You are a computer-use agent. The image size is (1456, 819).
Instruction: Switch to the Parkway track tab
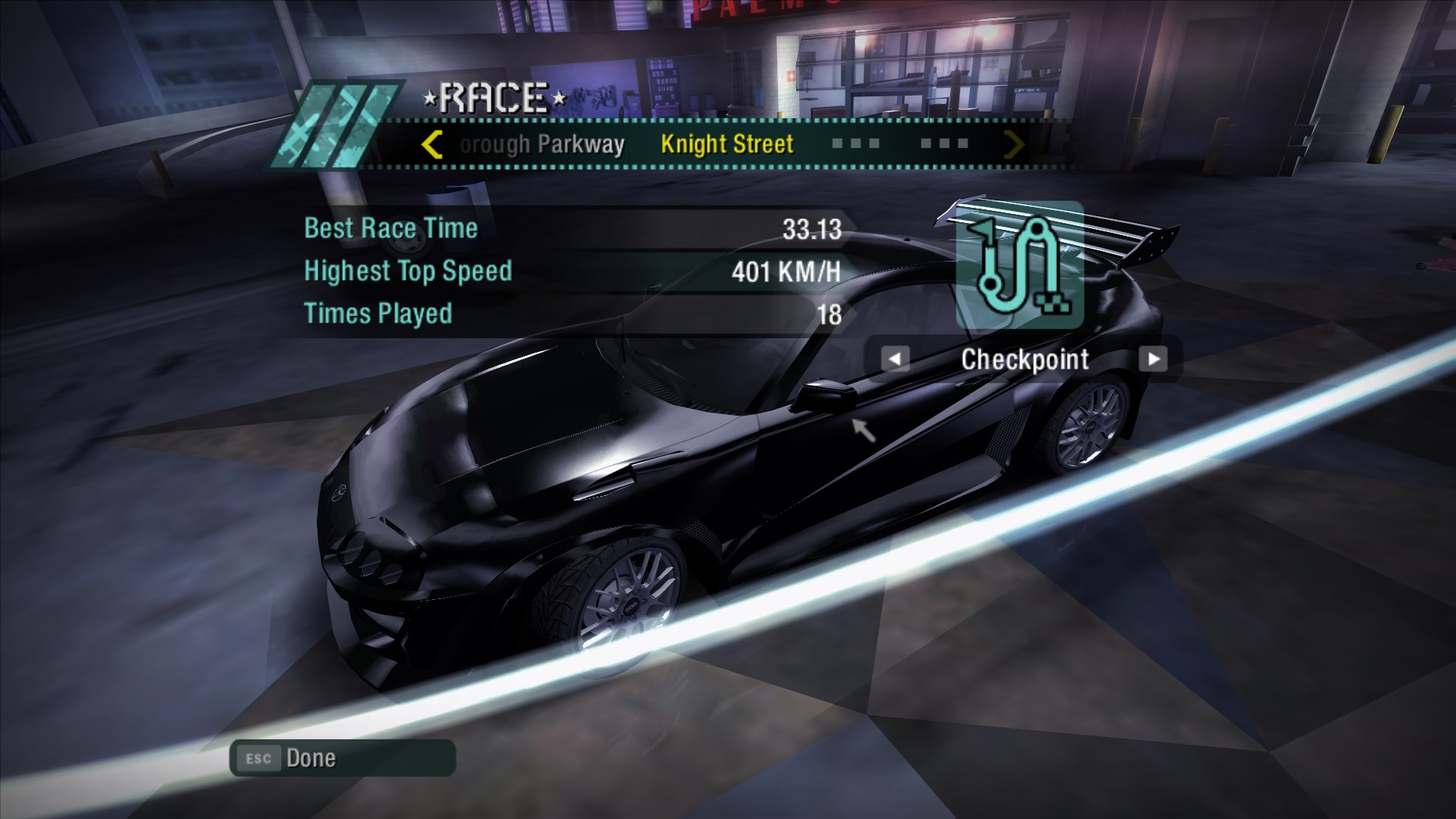click(x=542, y=144)
